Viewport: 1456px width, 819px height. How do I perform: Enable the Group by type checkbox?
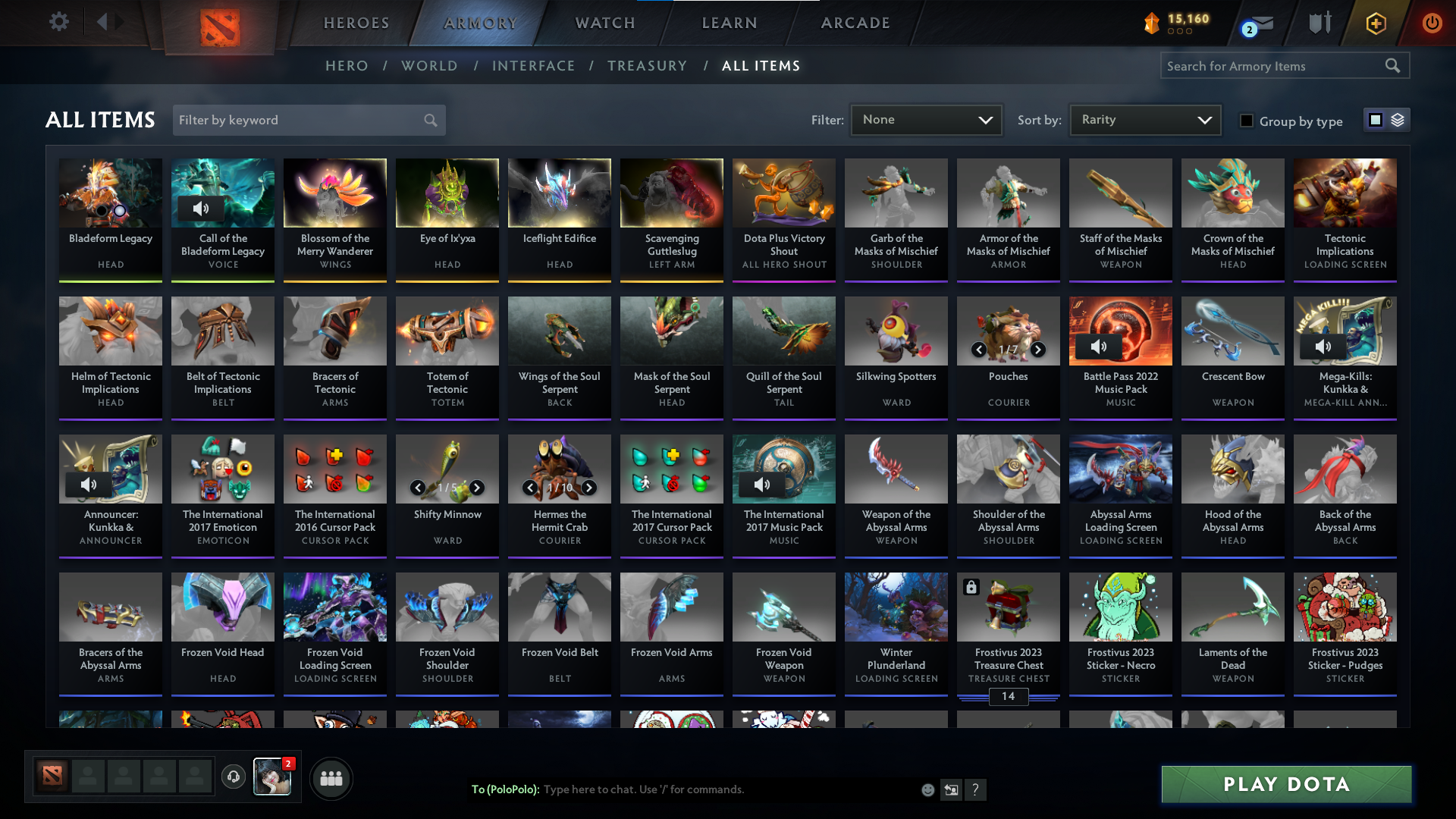[1247, 121]
